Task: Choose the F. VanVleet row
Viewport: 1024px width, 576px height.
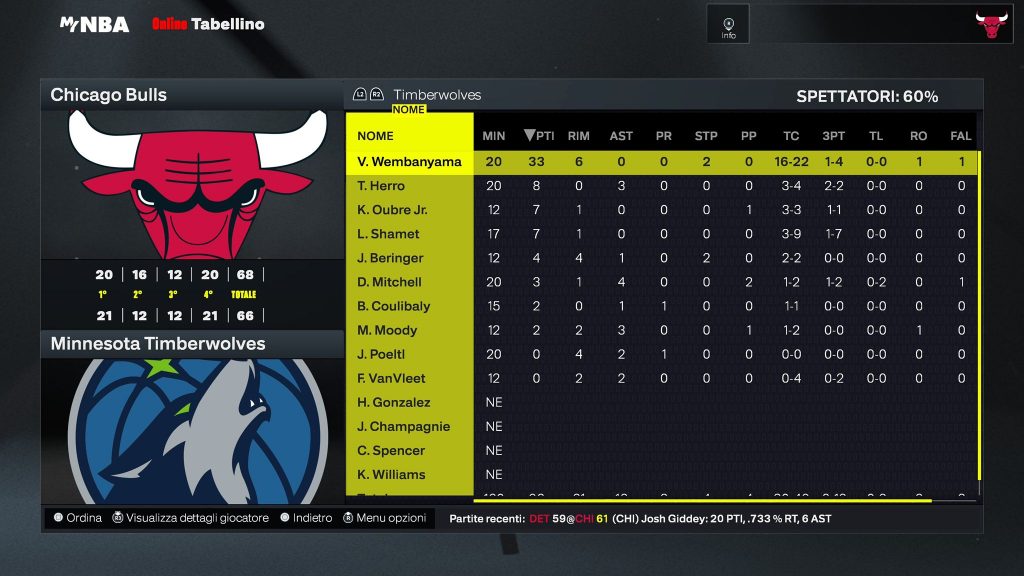Action: point(391,378)
